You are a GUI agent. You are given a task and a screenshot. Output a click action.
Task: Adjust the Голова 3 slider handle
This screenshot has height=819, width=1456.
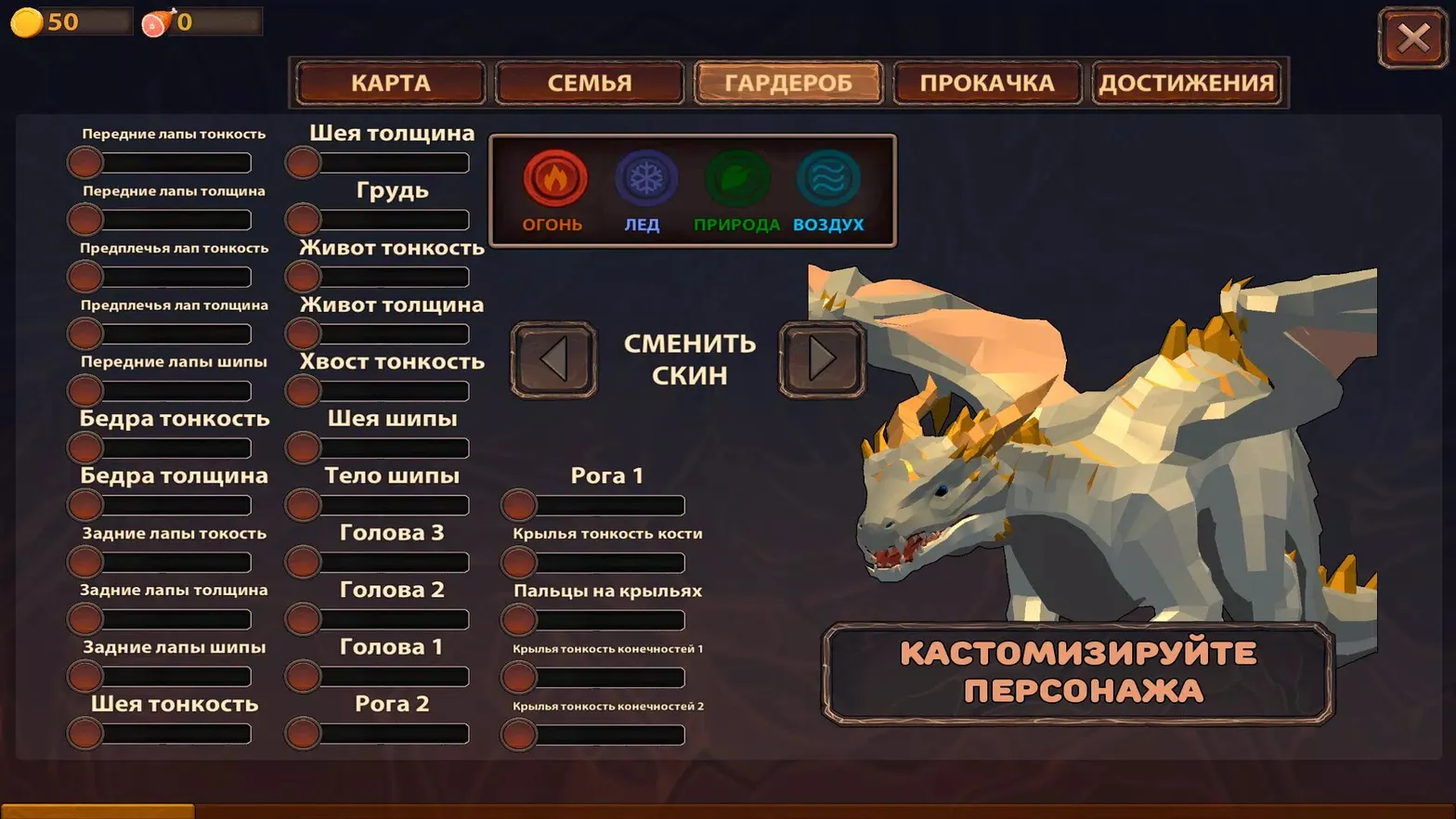point(302,562)
